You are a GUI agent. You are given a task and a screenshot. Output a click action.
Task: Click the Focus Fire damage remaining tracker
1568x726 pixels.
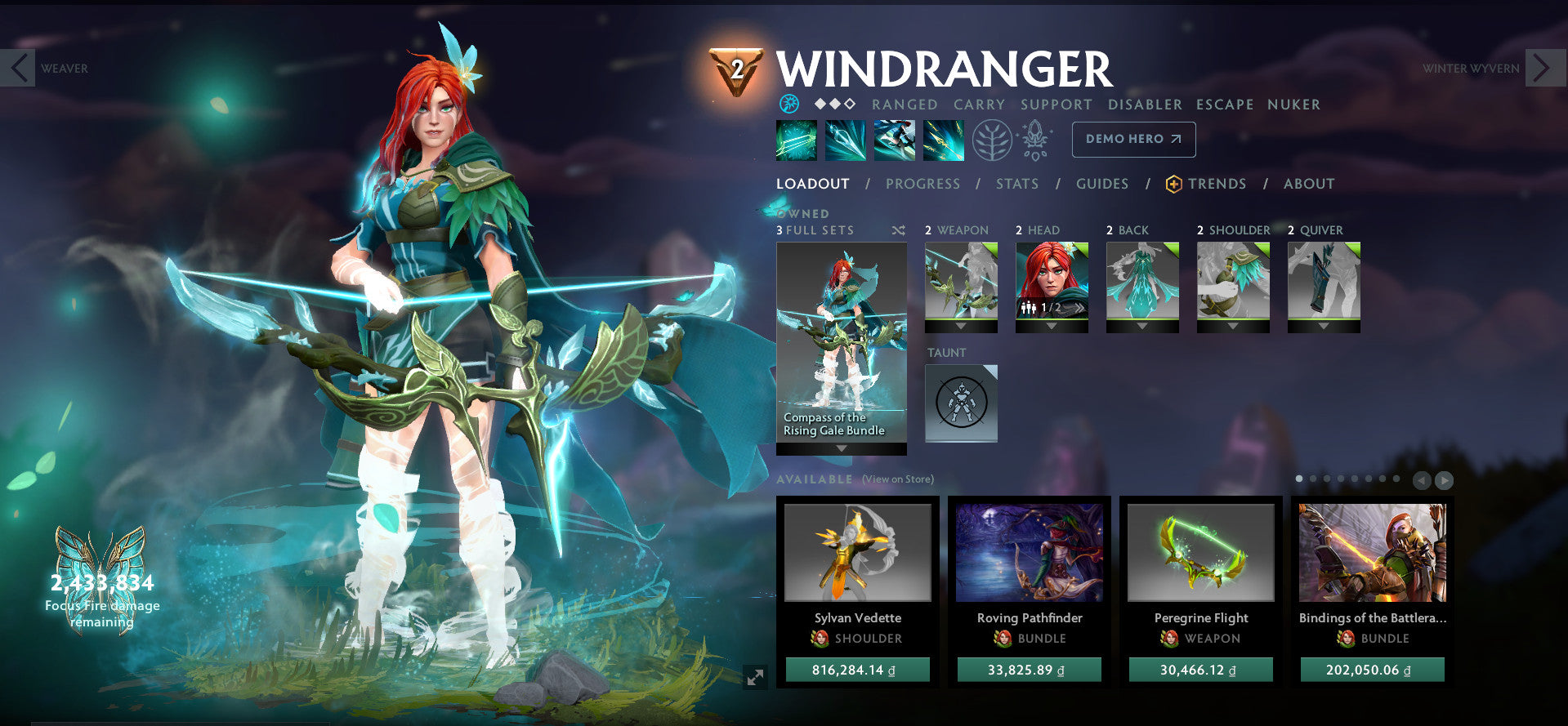[101, 596]
